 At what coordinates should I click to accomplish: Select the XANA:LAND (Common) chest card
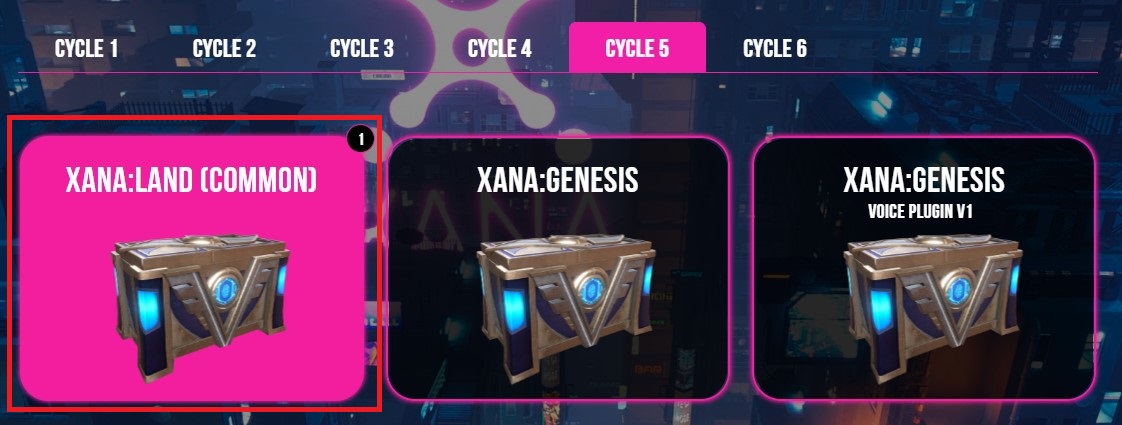coord(191,268)
